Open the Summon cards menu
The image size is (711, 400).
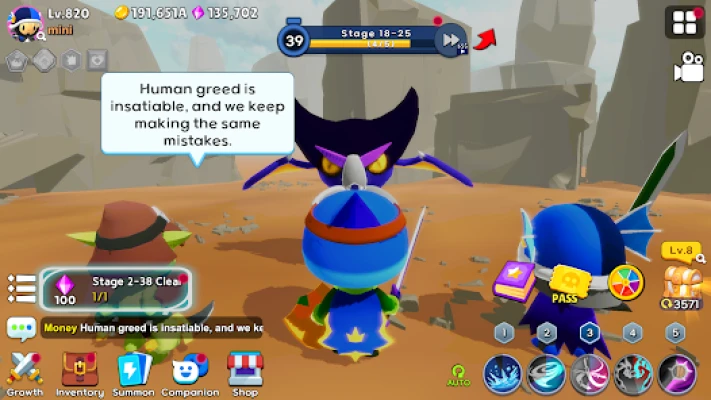133,372
